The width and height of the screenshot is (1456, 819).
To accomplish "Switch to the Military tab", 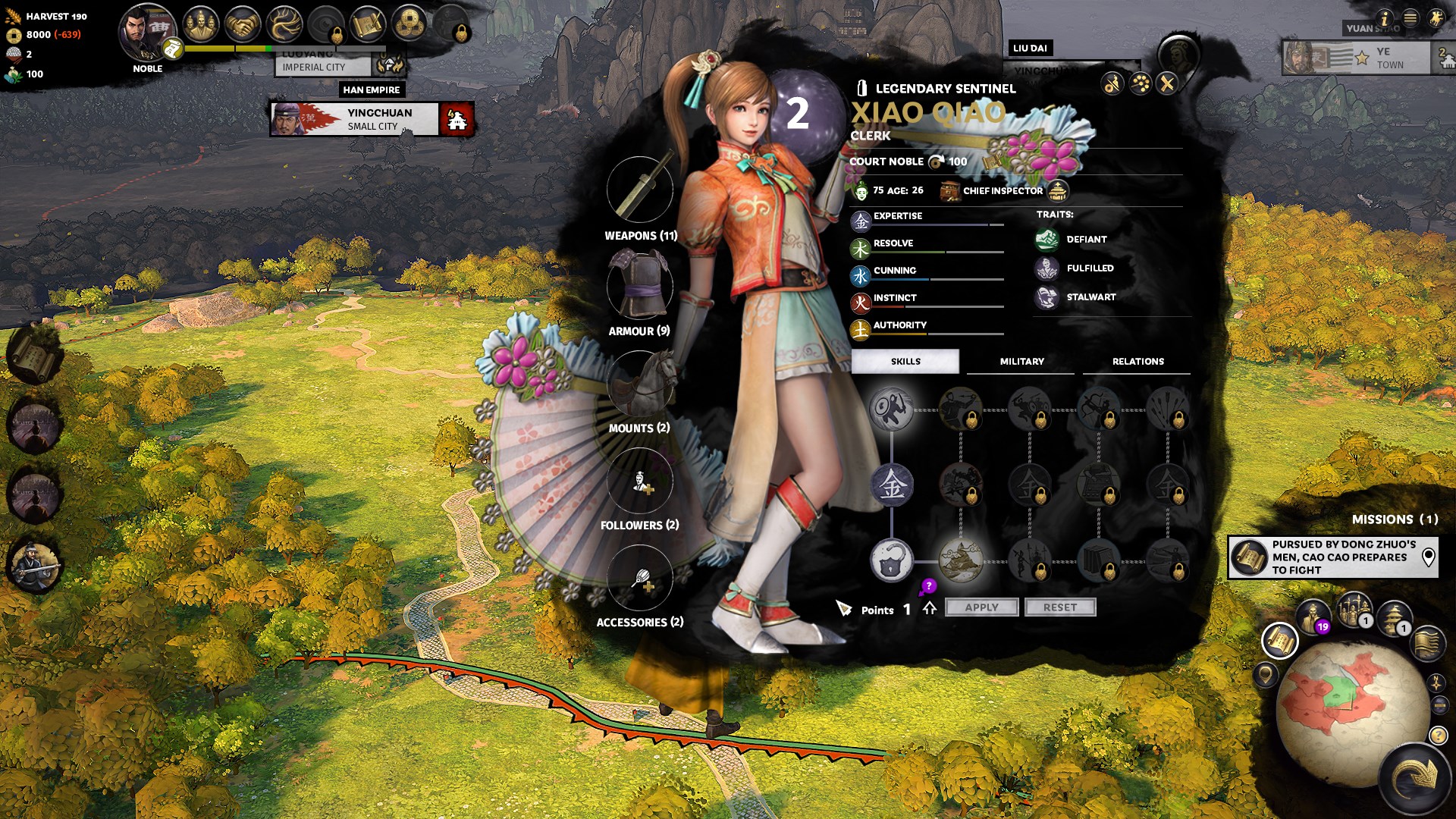I will [1021, 362].
